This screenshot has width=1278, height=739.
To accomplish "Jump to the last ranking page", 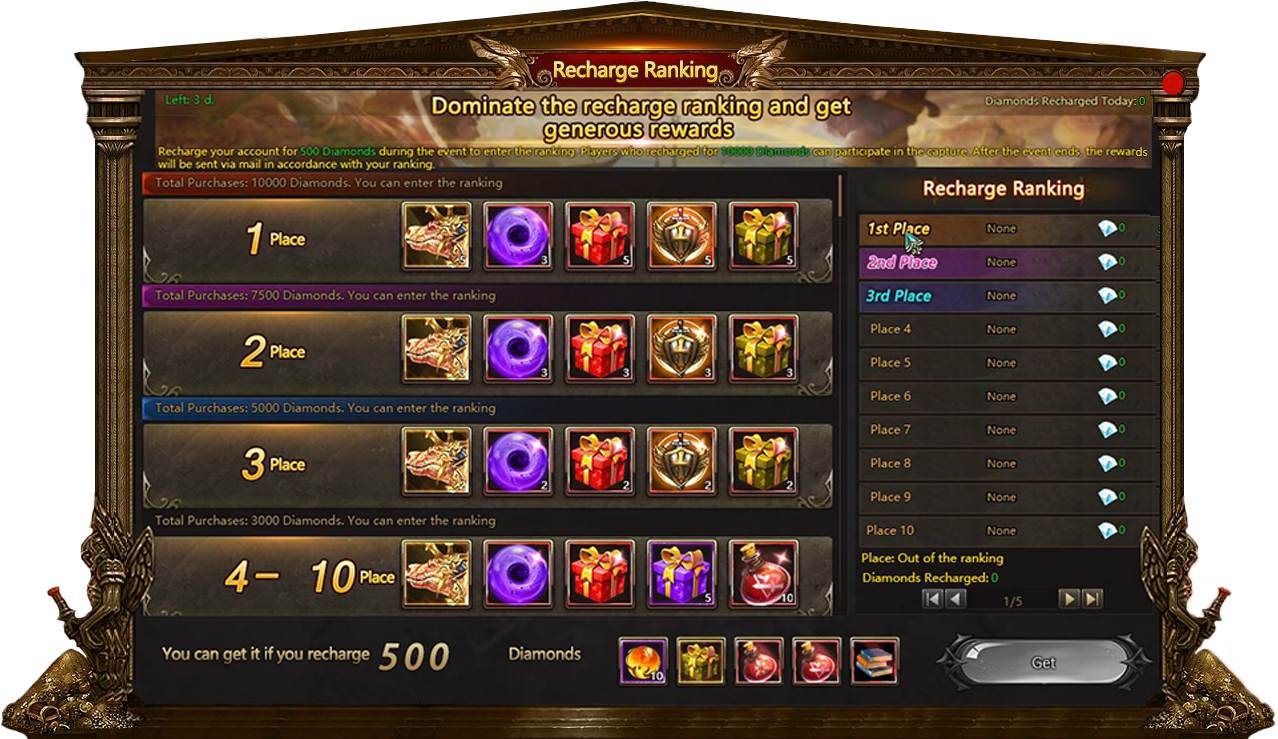I will click(x=1093, y=599).
